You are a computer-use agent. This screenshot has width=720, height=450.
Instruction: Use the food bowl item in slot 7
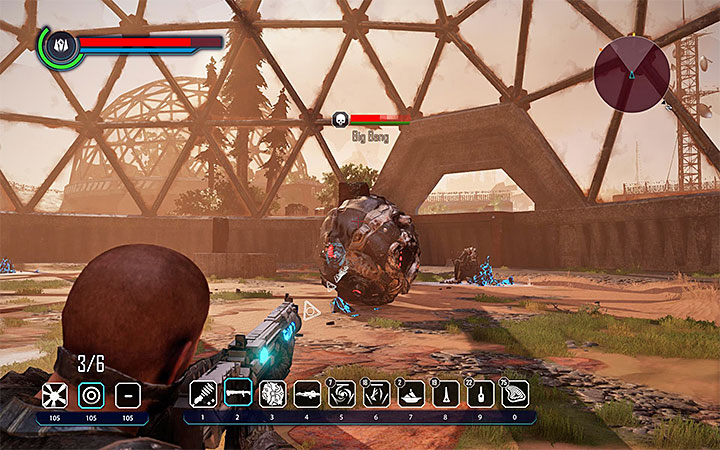pyautogui.click(x=412, y=394)
